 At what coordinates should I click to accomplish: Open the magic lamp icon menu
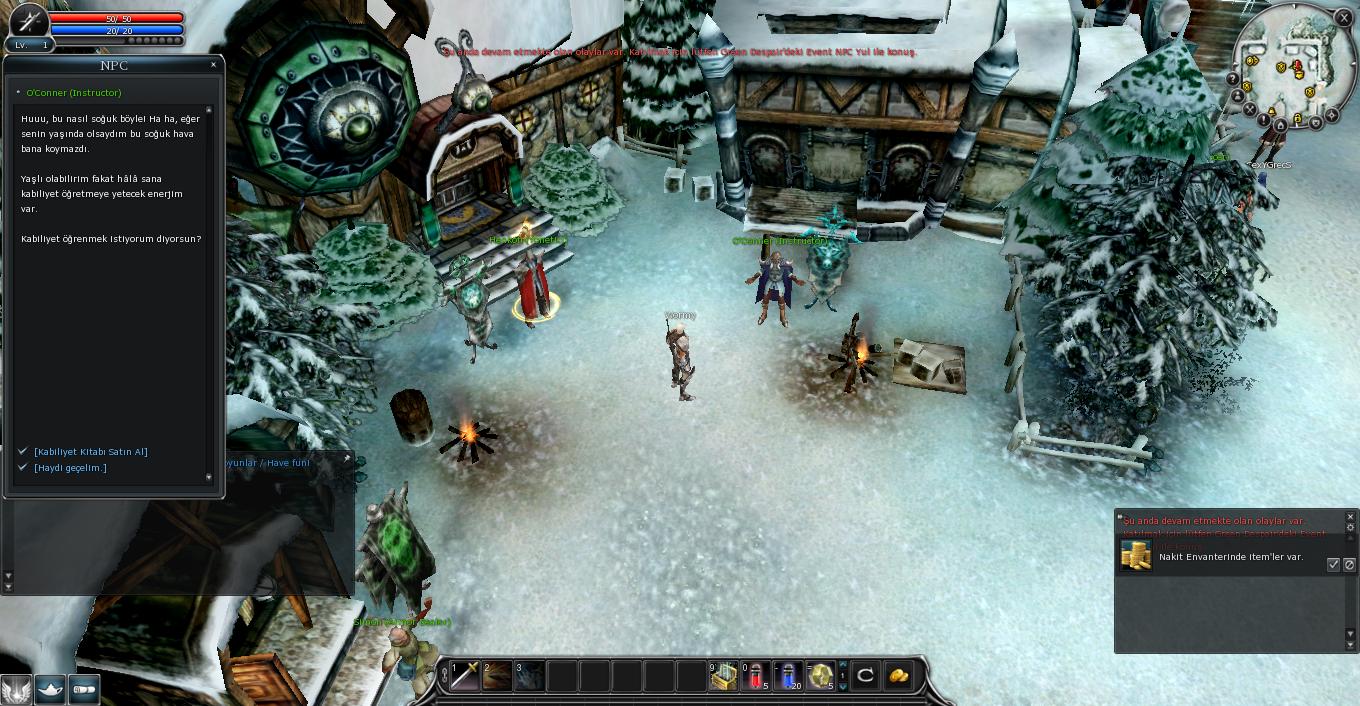[x=50, y=689]
